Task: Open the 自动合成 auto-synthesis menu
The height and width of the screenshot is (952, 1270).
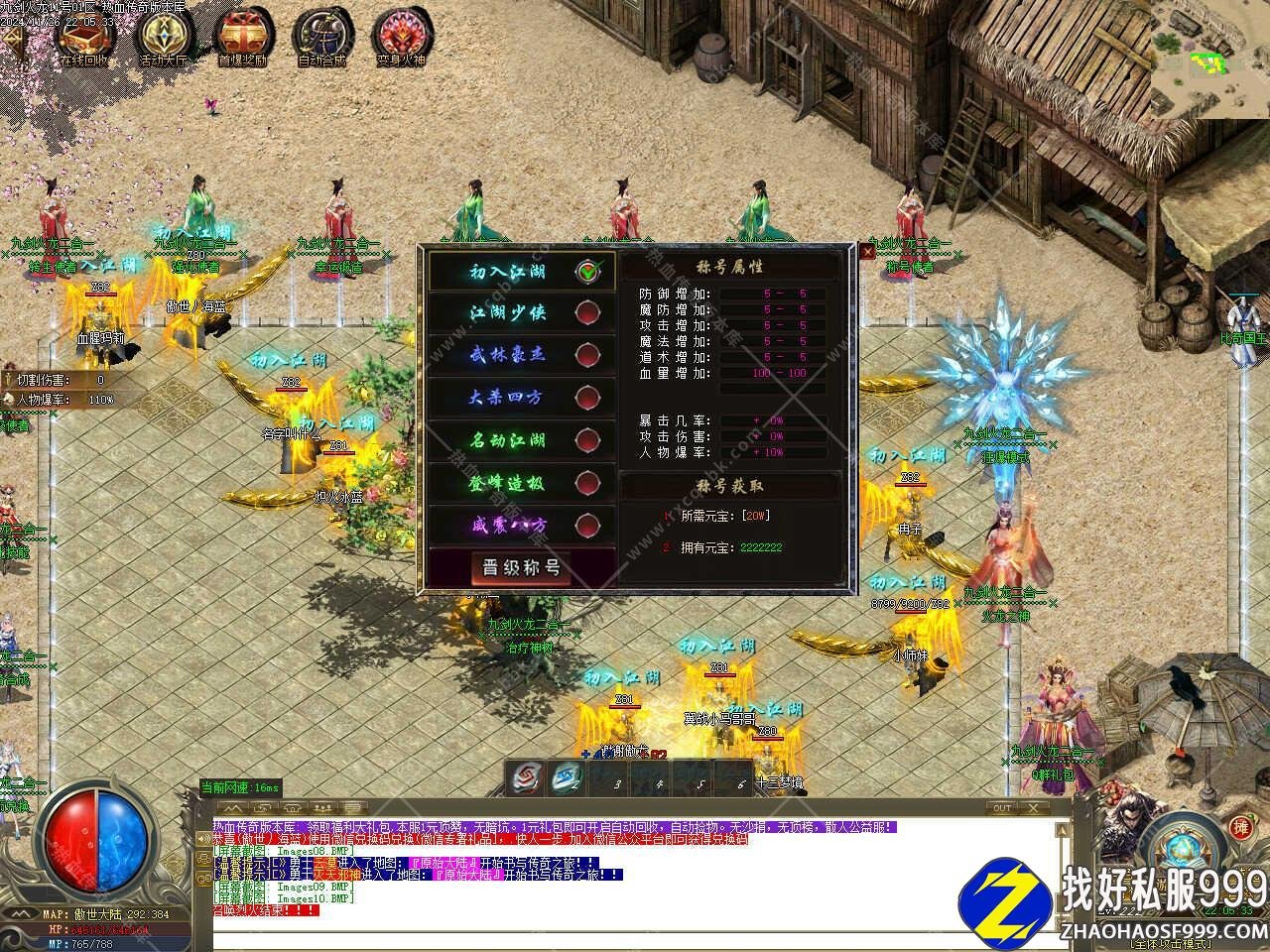Action: [x=321, y=38]
